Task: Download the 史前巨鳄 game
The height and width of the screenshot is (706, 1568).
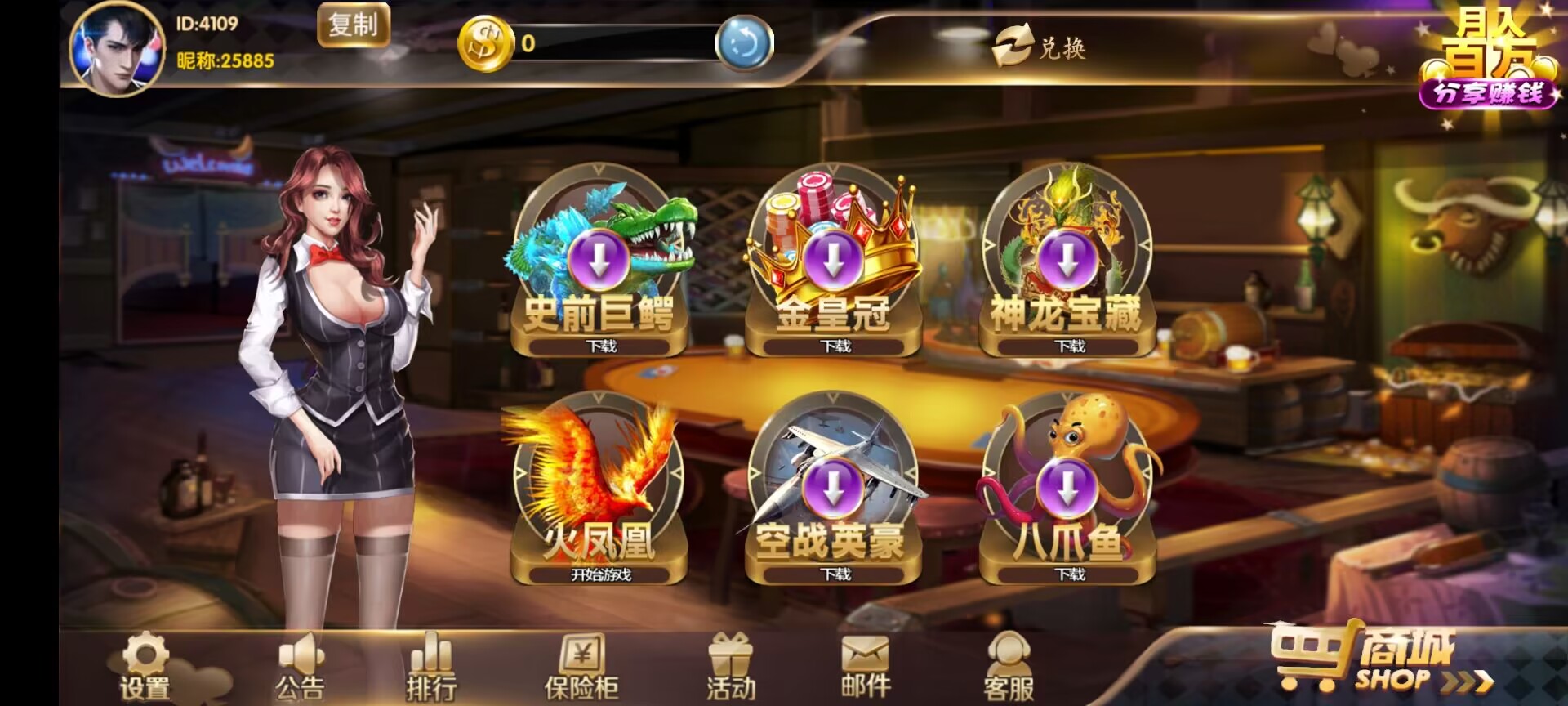Action: (x=600, y=346)
